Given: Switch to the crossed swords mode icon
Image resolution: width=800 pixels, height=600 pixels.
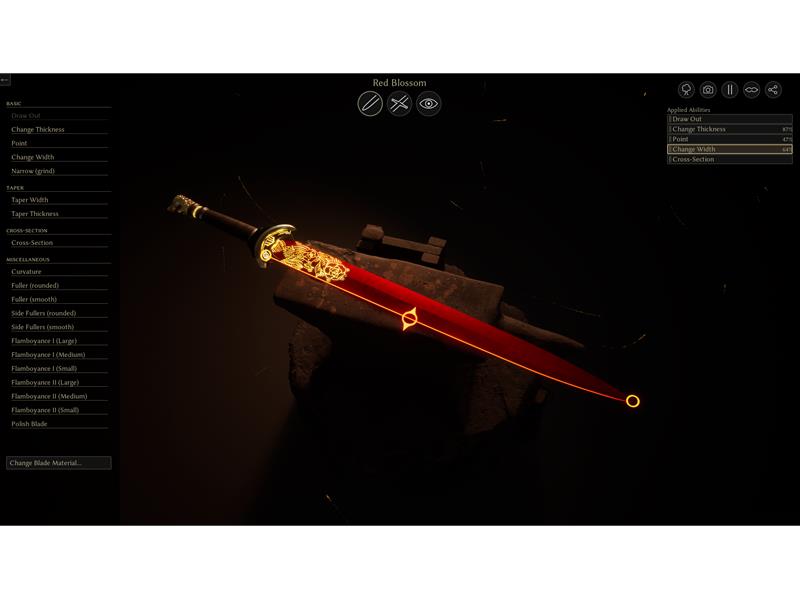Looking at the screenshot, I should coord(399,104).
